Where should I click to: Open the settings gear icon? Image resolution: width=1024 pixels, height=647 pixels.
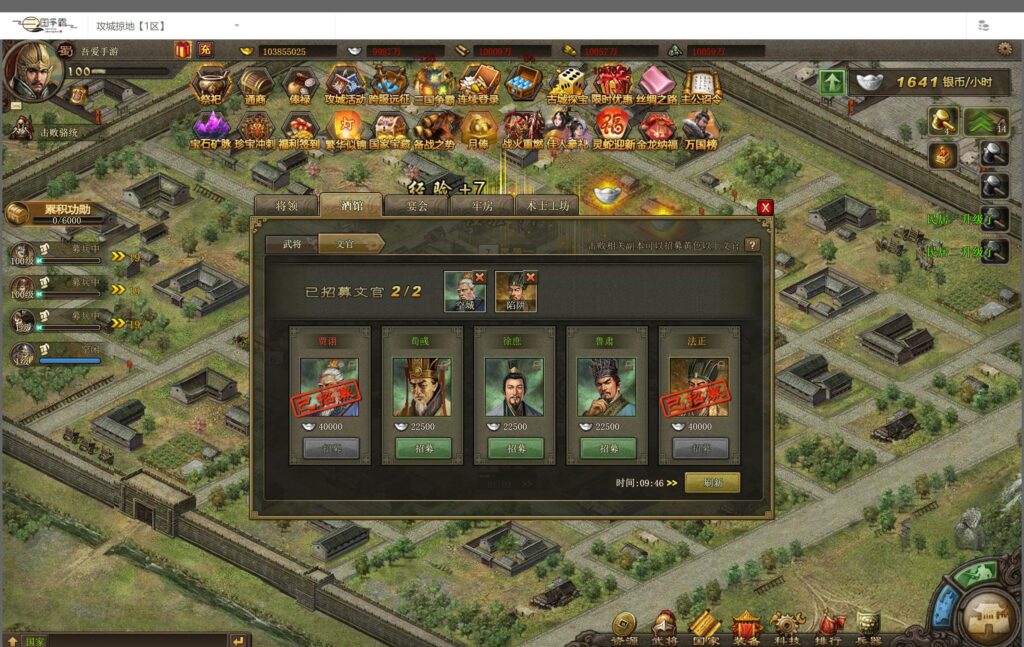1004,49
